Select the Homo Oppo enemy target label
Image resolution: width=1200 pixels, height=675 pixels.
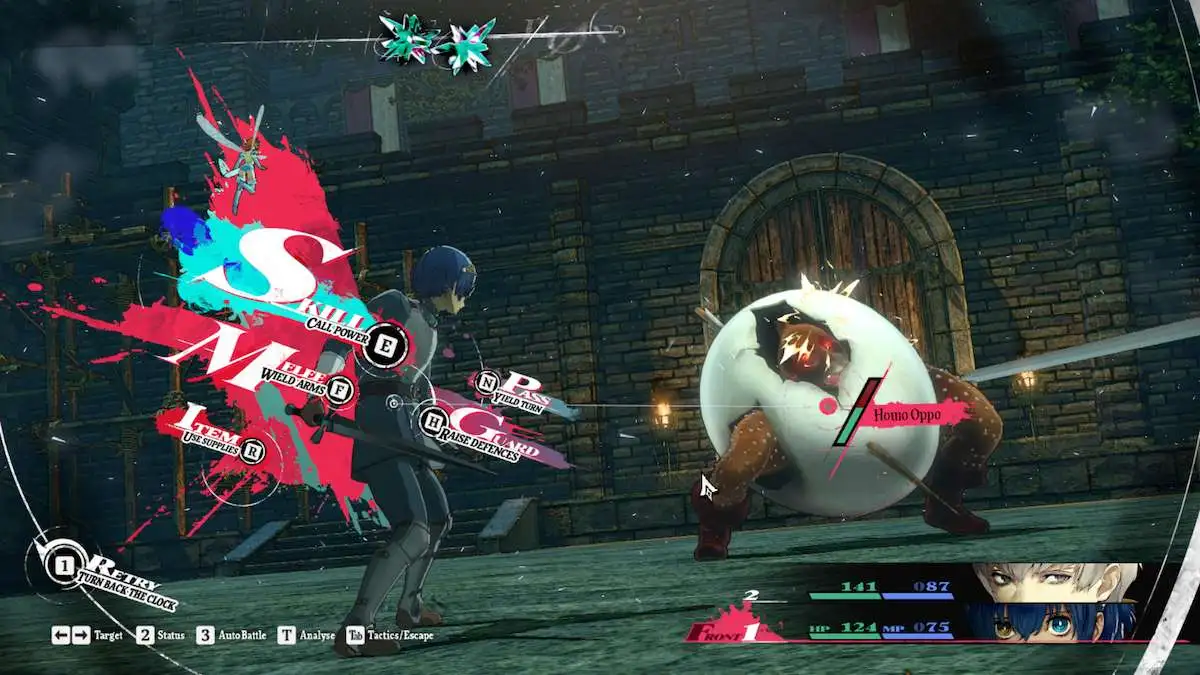tap(907, 412)
